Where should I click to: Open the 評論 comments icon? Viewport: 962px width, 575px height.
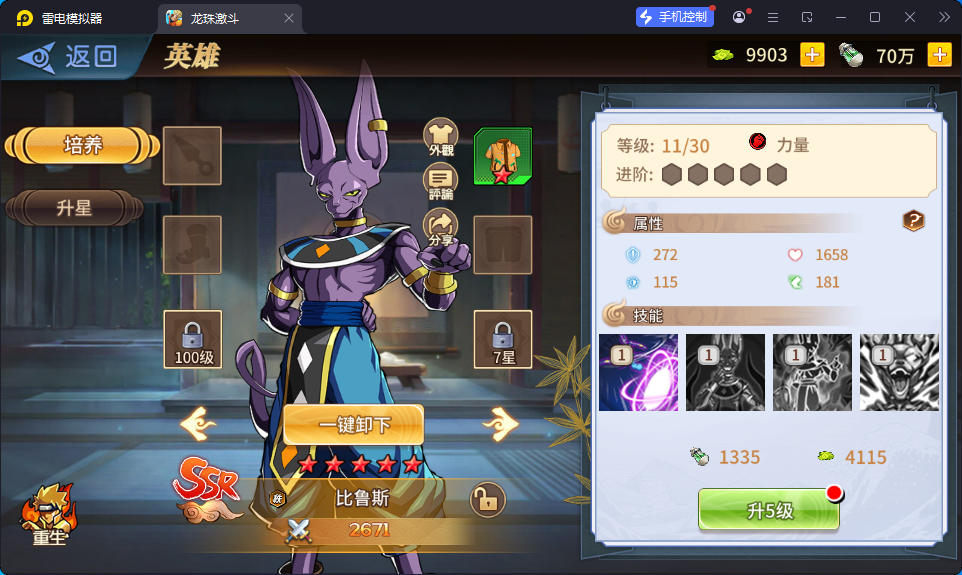click(x=441, y=182)
